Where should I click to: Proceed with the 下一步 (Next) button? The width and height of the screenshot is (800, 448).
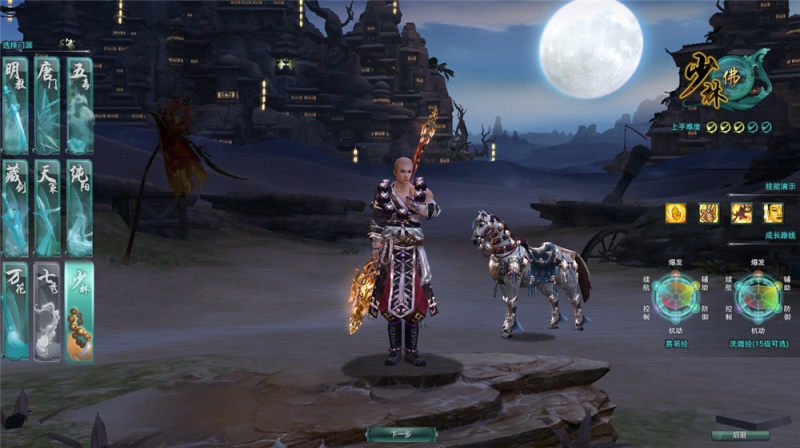click(400, 434)
